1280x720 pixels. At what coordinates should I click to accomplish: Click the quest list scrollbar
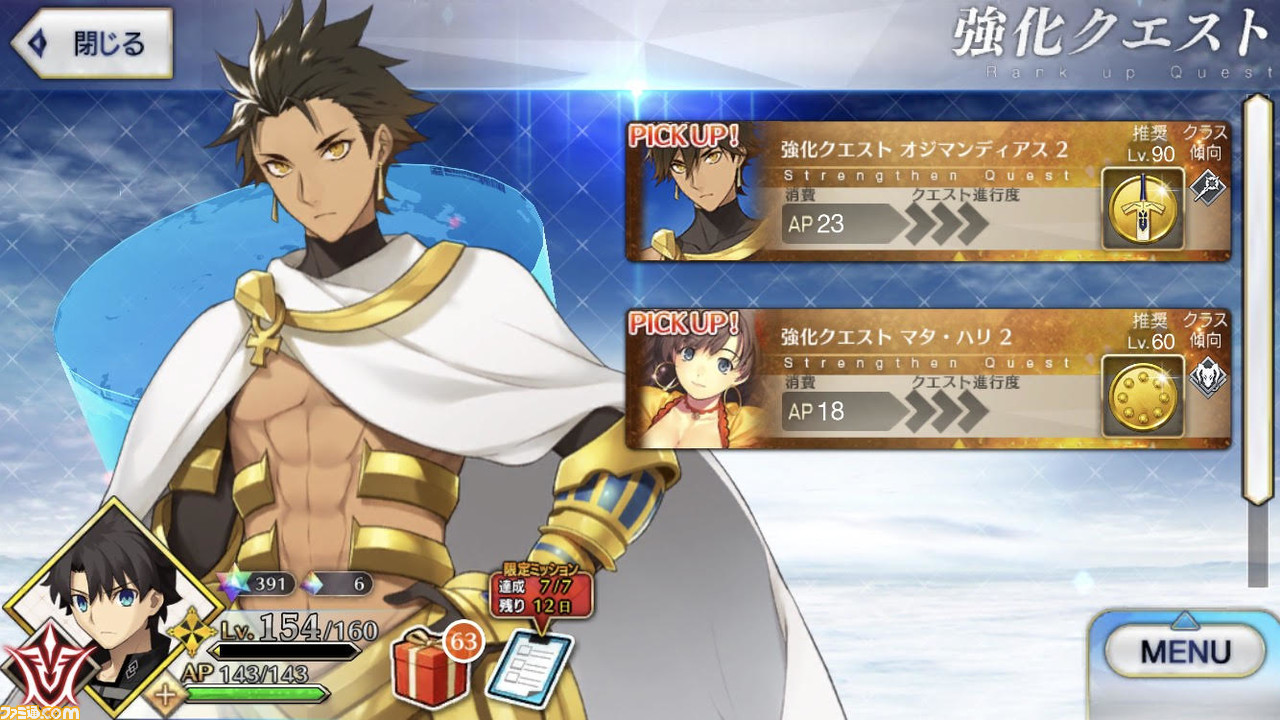click(1256, 300)
